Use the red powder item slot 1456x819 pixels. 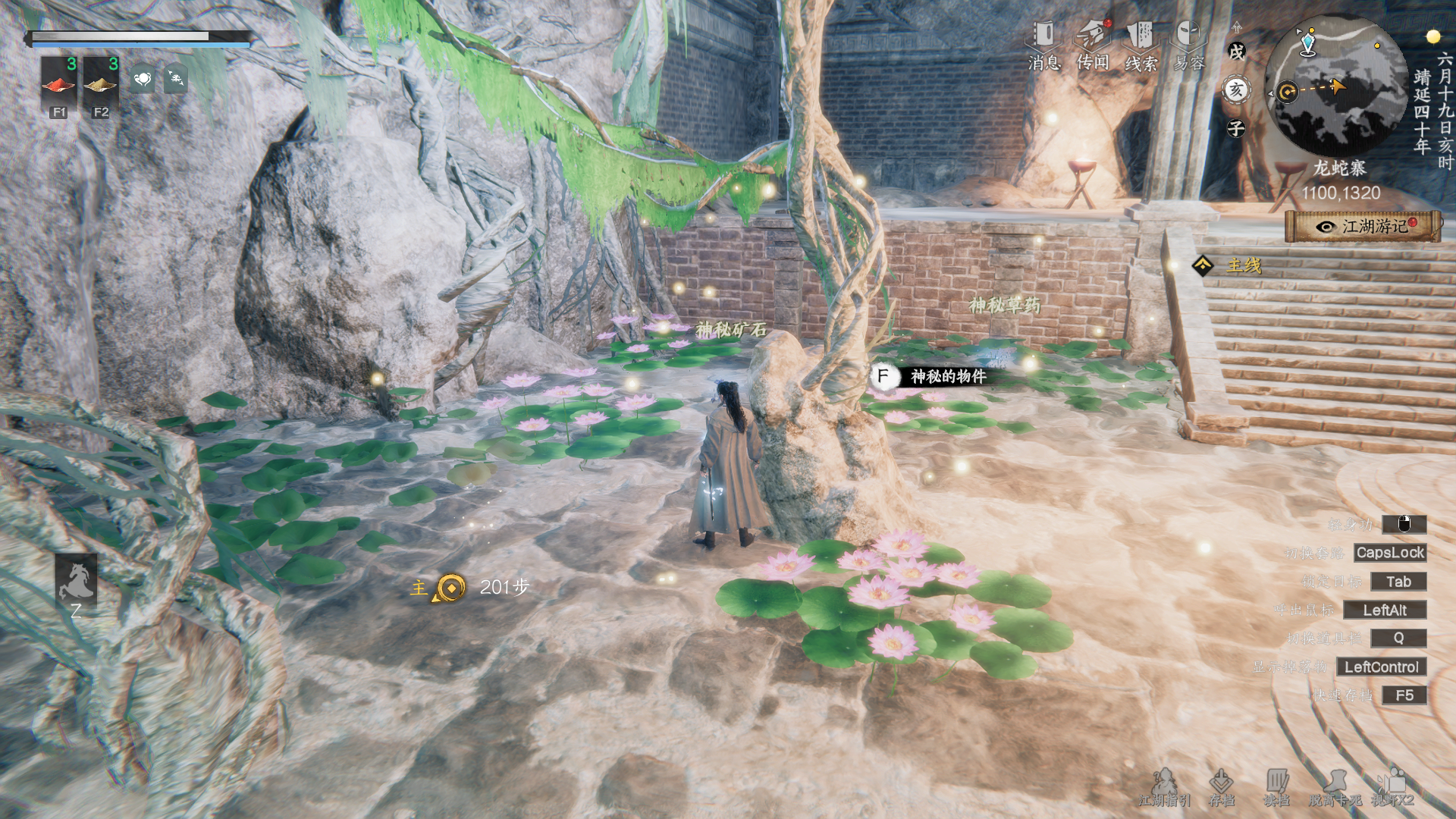click(x=58, y=83)
